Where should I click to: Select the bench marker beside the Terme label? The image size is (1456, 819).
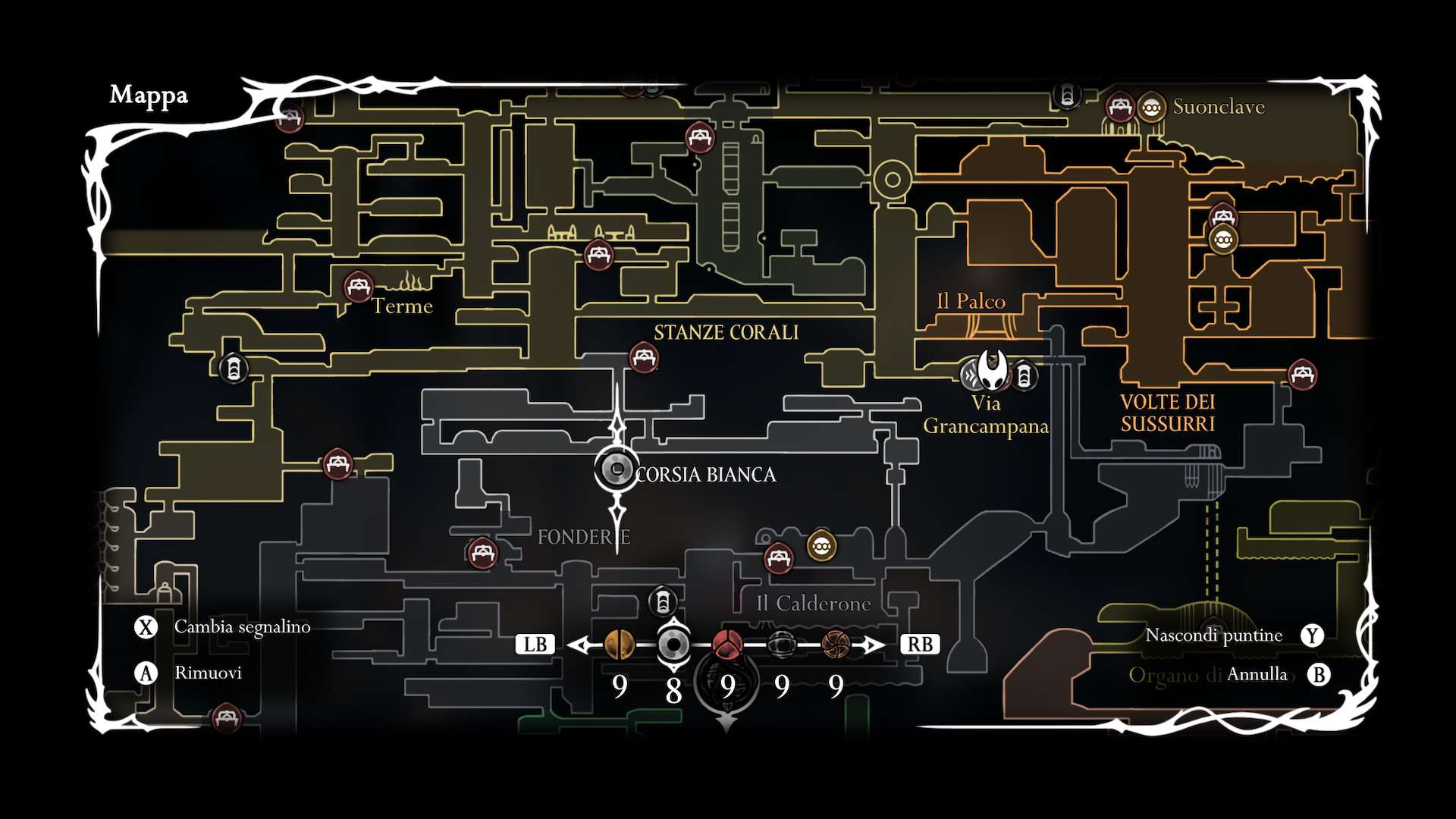pos(358,287)
